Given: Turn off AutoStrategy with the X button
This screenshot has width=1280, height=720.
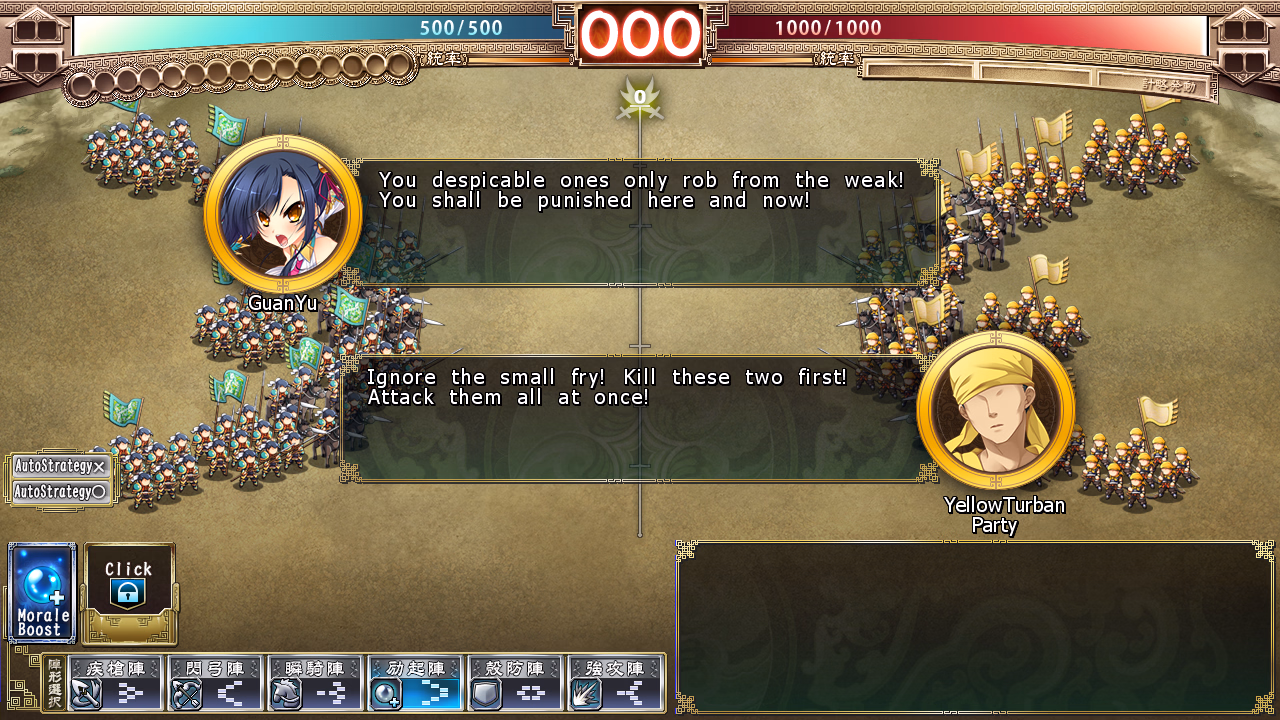Looking at the screenshot, I should [x=60, y=466].
